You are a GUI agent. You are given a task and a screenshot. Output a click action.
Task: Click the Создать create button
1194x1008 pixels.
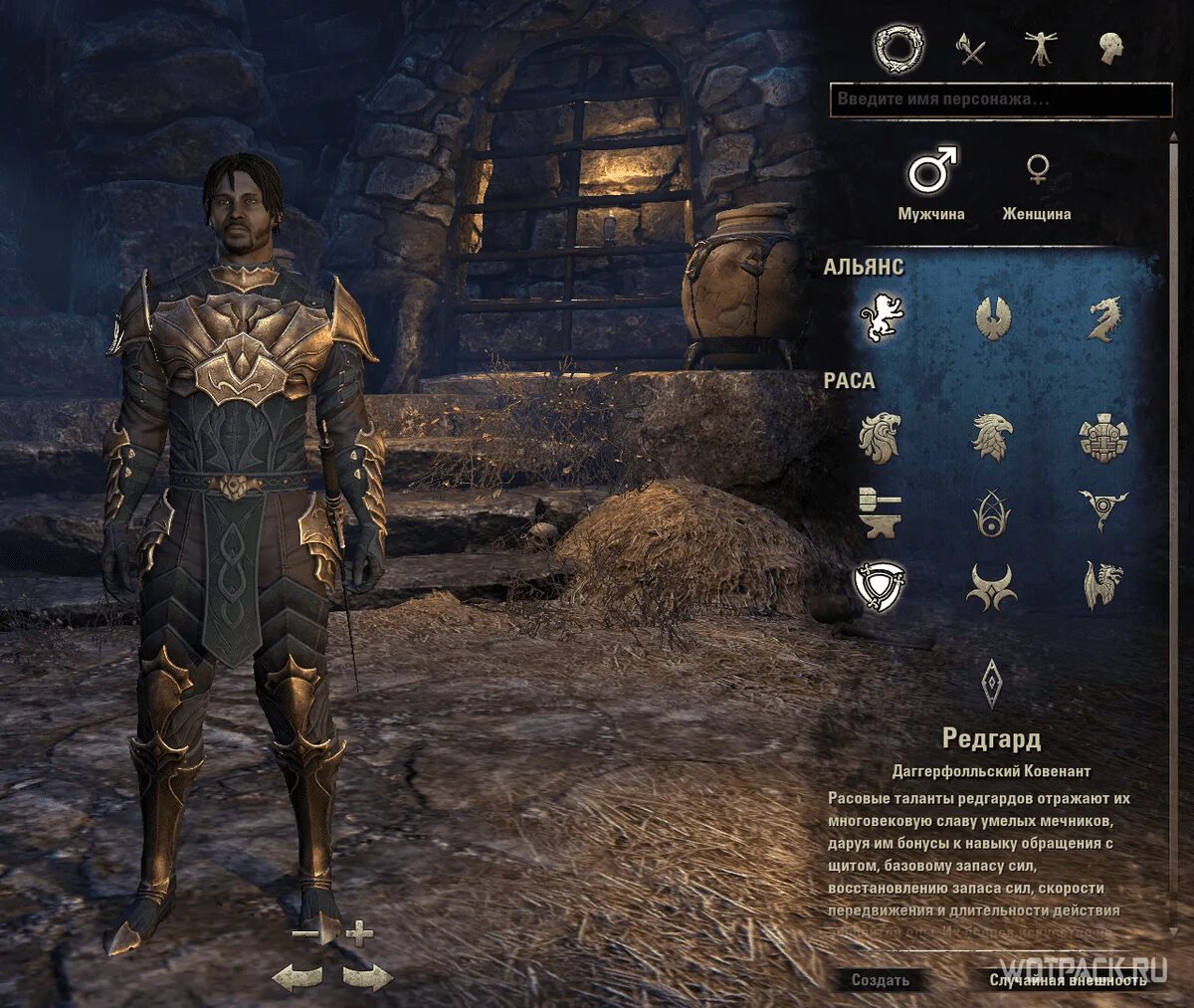click(881, 980)
